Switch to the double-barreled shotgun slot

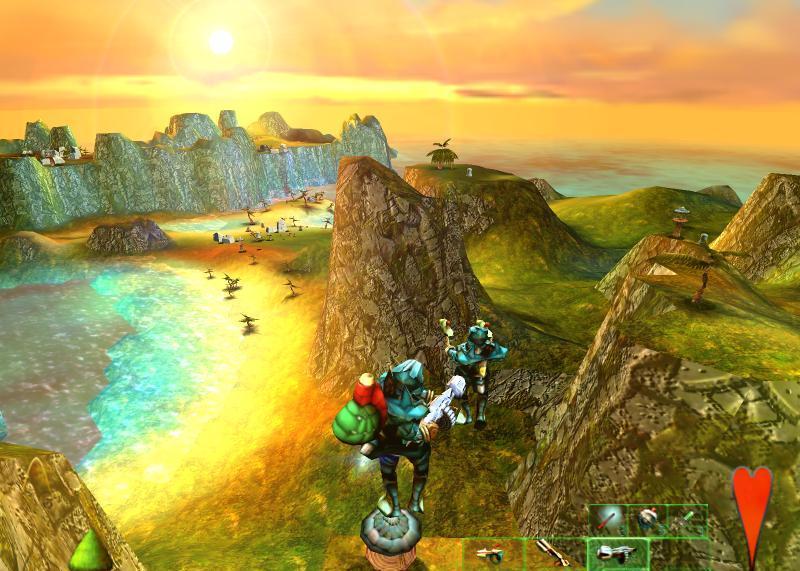[552, 552]
